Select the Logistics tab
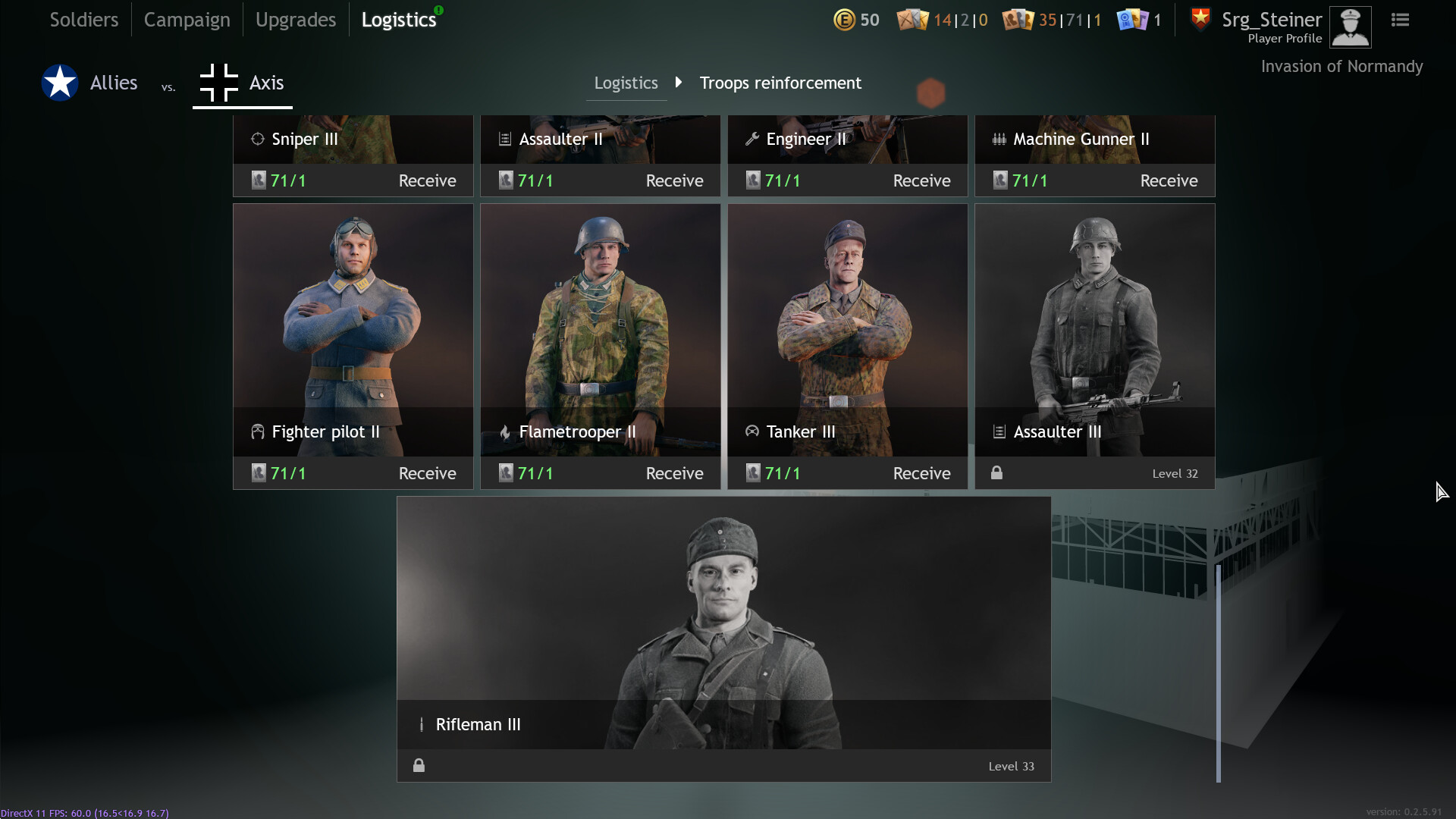The width and height of the screenshot is (1456, 819). click(398, 20)
